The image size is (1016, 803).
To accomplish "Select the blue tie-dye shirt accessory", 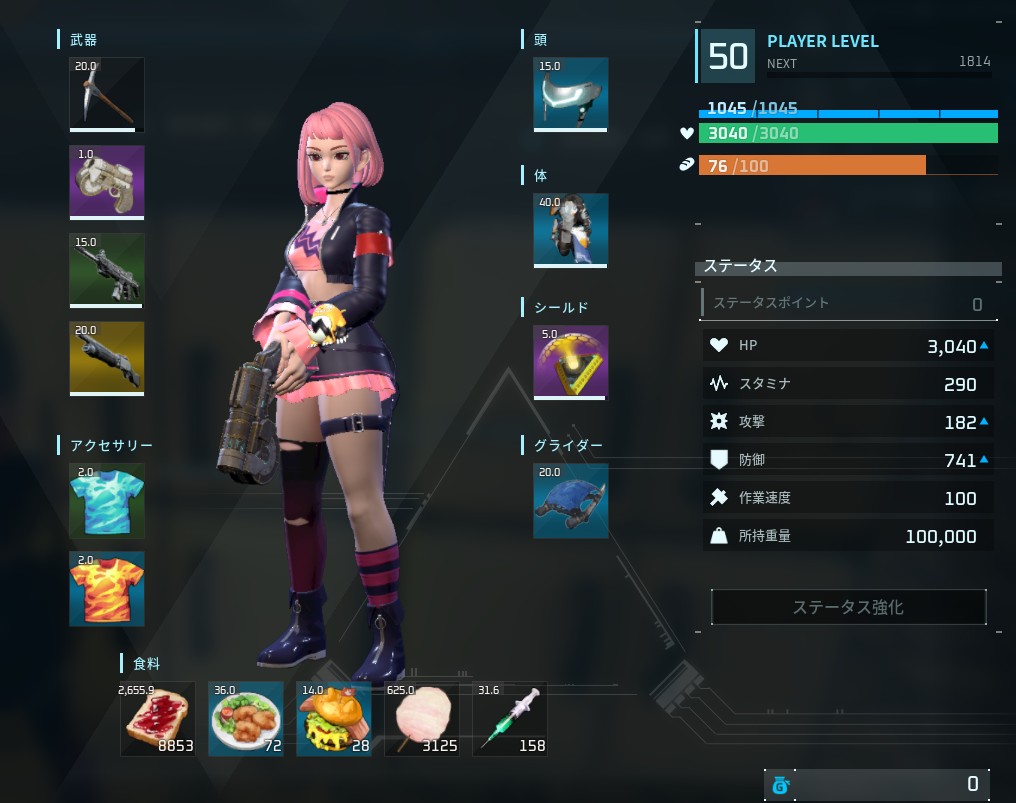I will coord(106,500).
